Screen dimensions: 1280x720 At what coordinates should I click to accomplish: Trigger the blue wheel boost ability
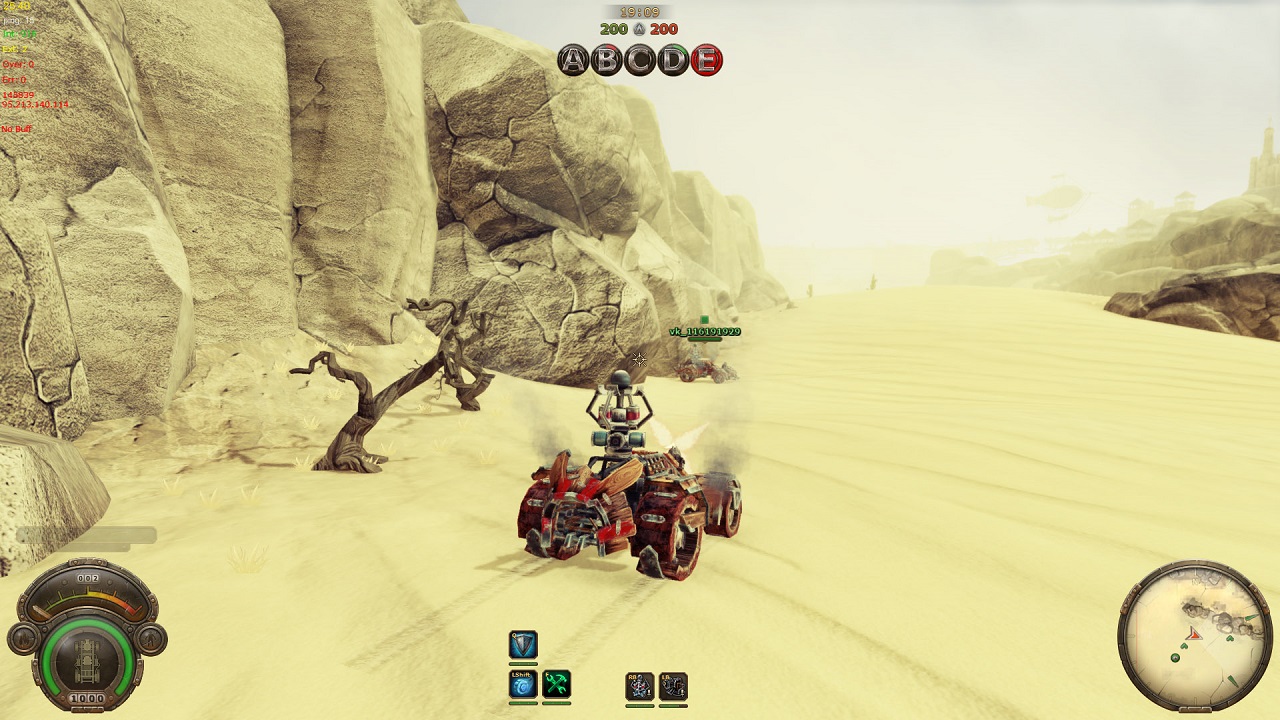(523, 684)
